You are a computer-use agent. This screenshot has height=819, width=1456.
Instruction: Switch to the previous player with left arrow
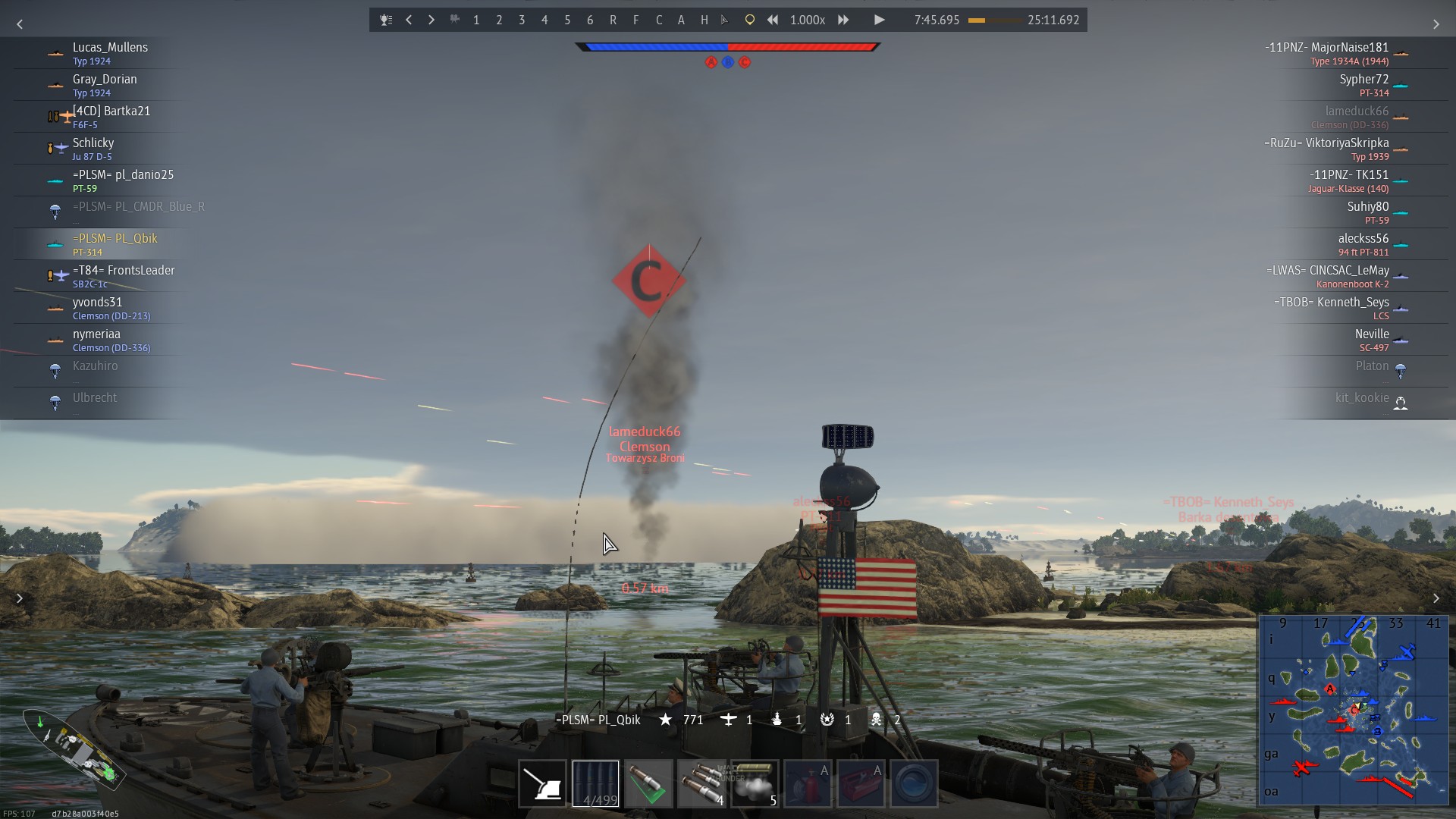click(409, 20)
